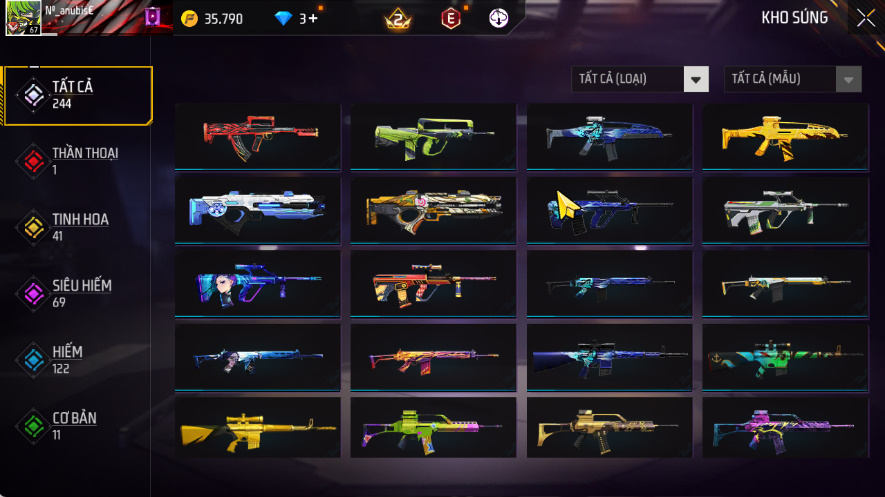Open the player profile avatar

(22, 18)
